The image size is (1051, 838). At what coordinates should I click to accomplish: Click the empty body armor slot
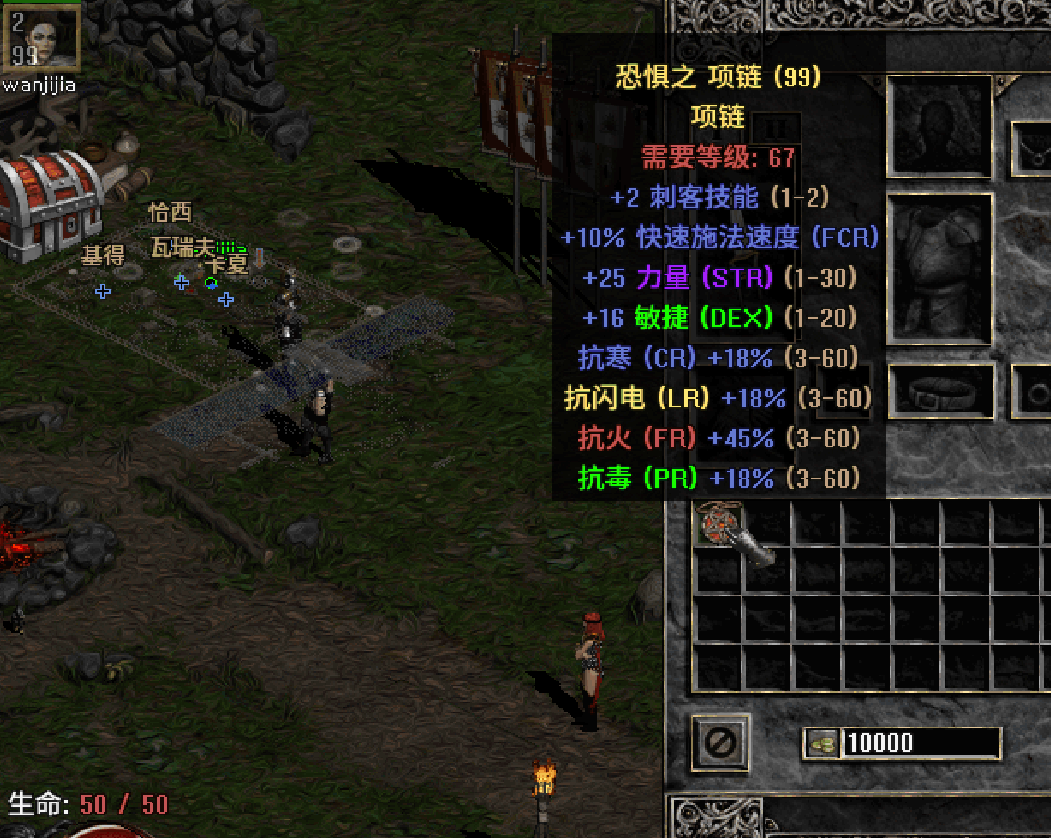tap(939, 269)
